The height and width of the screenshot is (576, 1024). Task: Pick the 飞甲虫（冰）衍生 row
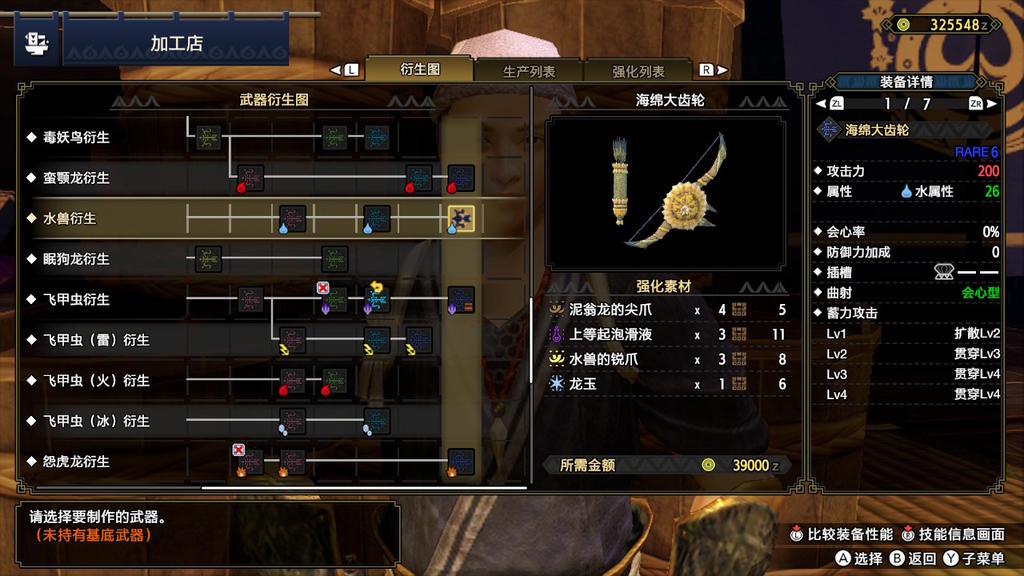[96, 421]
